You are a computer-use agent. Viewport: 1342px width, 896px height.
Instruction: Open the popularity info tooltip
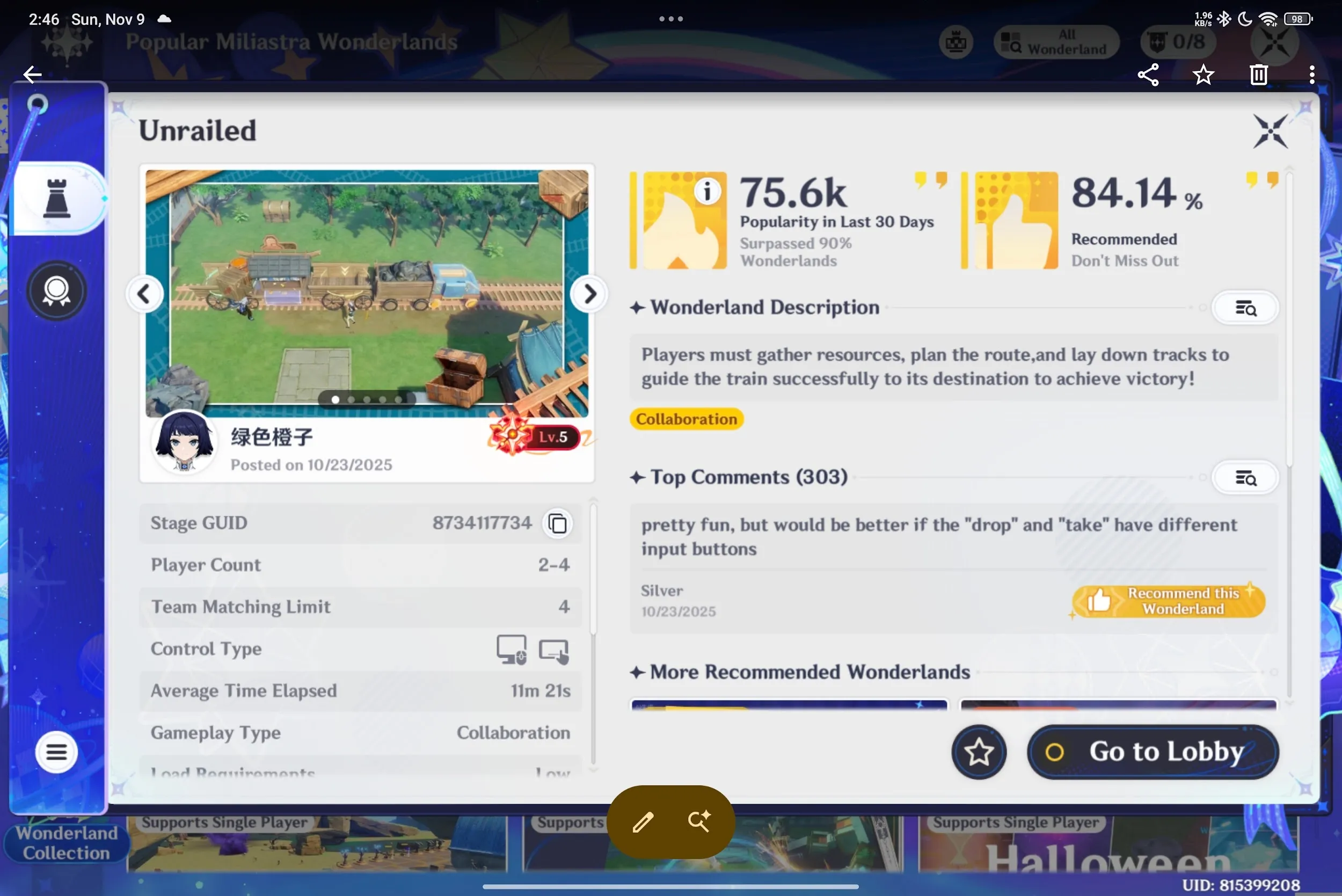point(707,192)
